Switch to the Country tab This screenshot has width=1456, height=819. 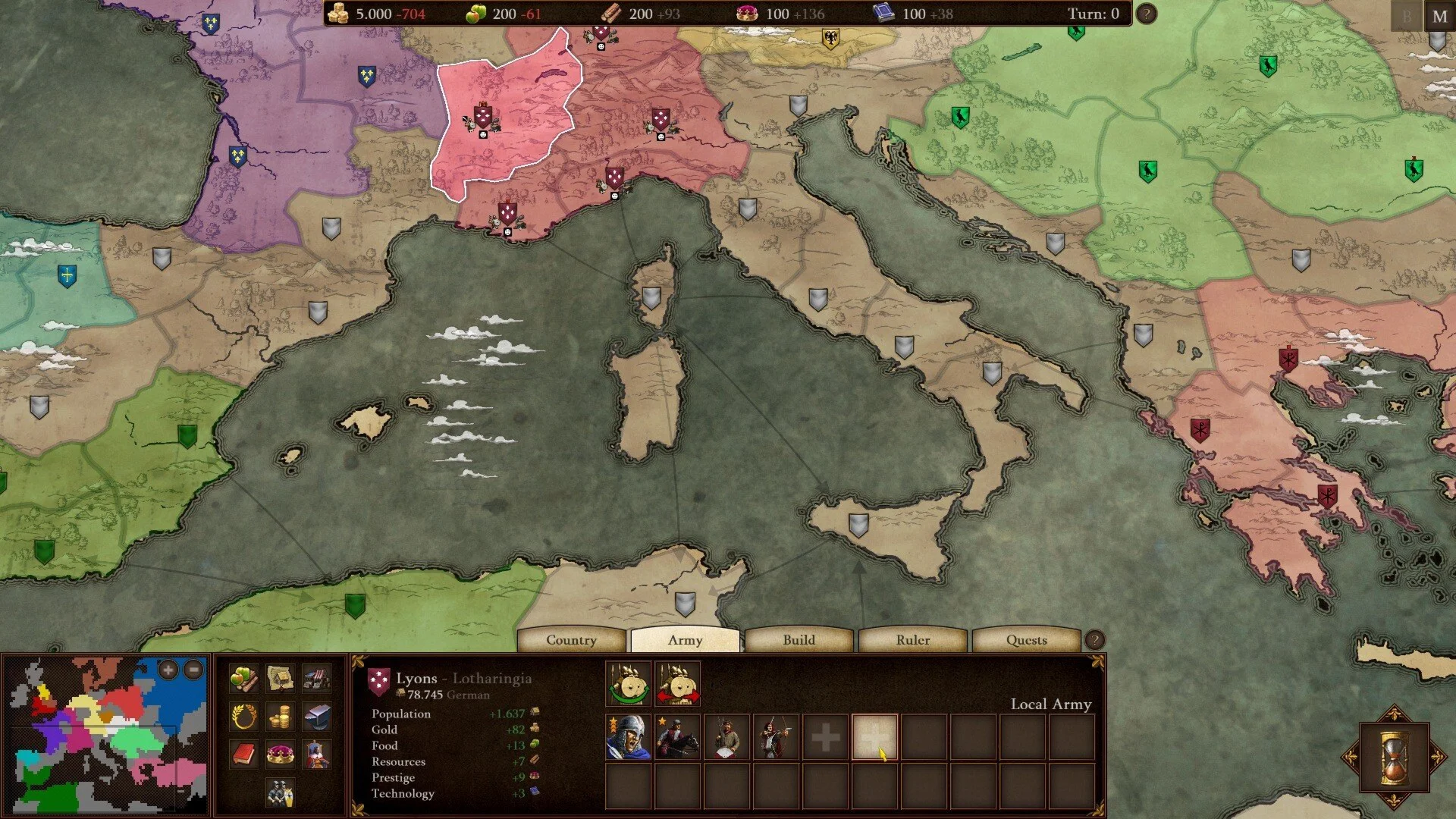571,640
